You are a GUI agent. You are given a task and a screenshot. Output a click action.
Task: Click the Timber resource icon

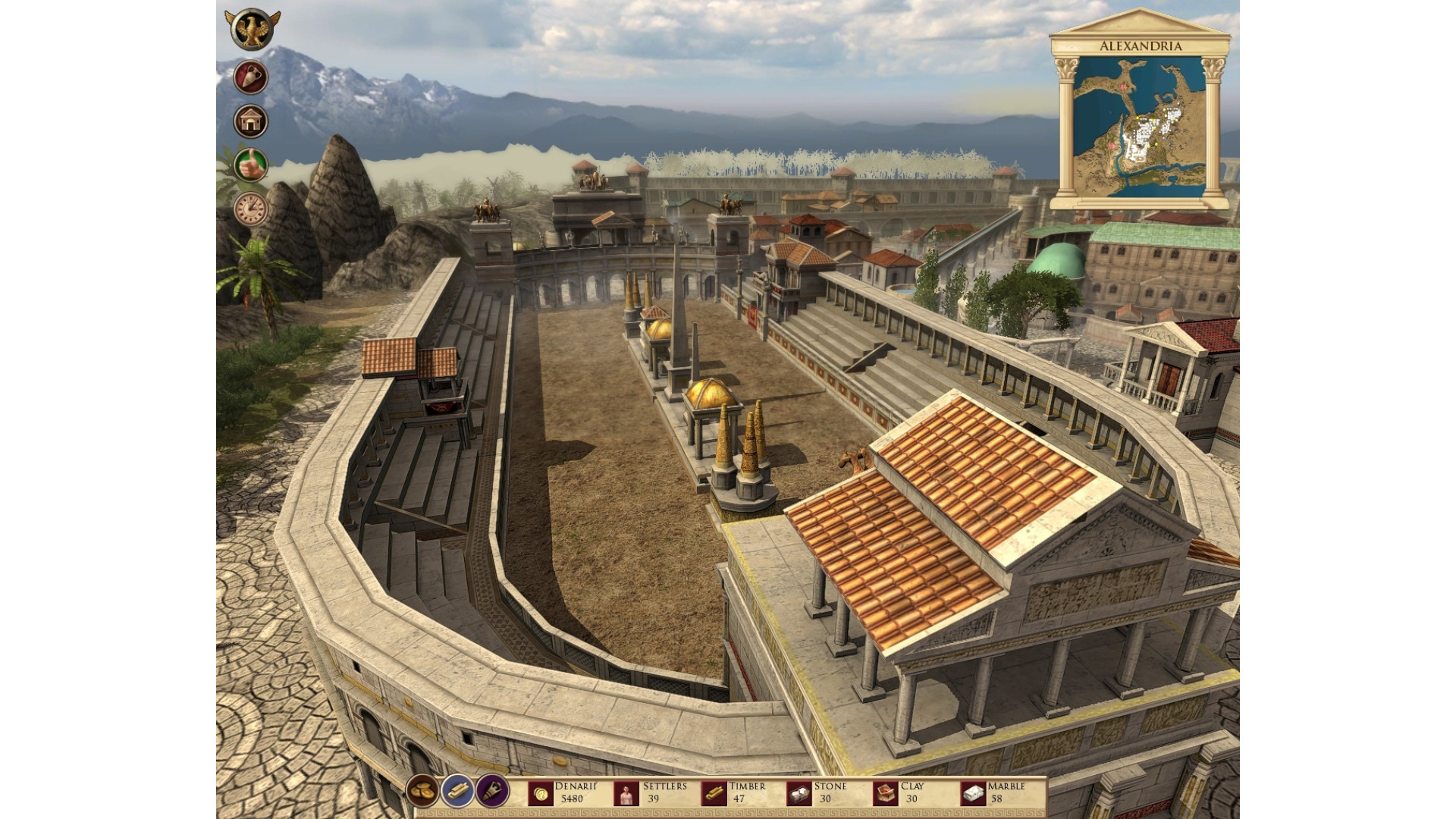click(x=713, y=793)
